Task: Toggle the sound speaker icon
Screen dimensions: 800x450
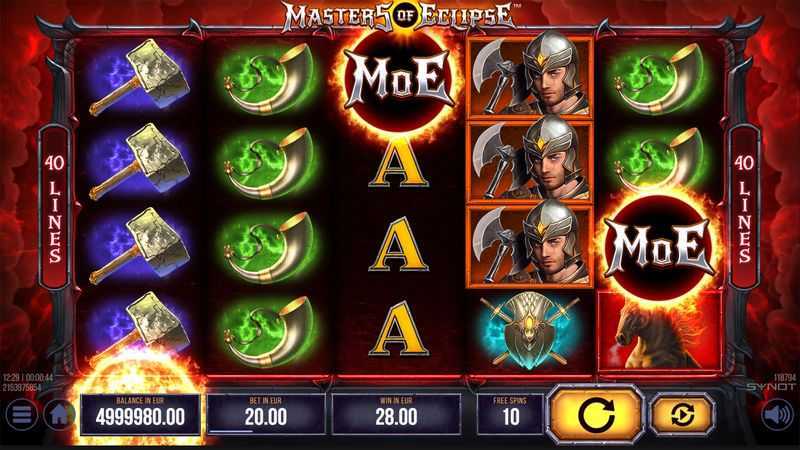Action: (x=774, y=414)
